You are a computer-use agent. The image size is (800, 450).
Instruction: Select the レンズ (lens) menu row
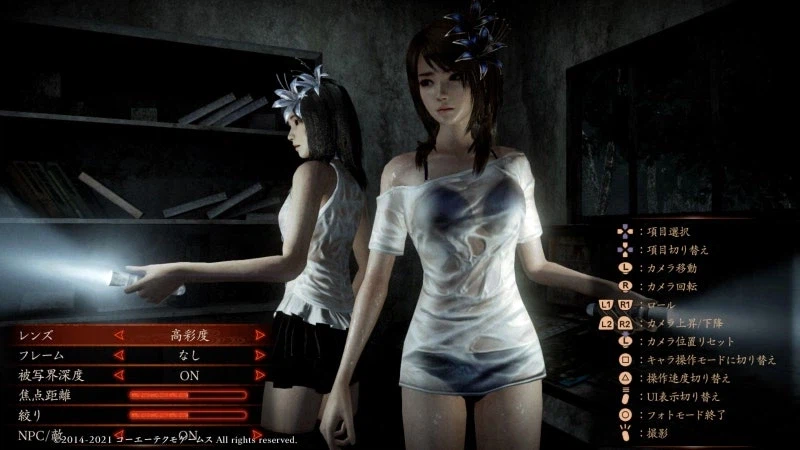60,335
